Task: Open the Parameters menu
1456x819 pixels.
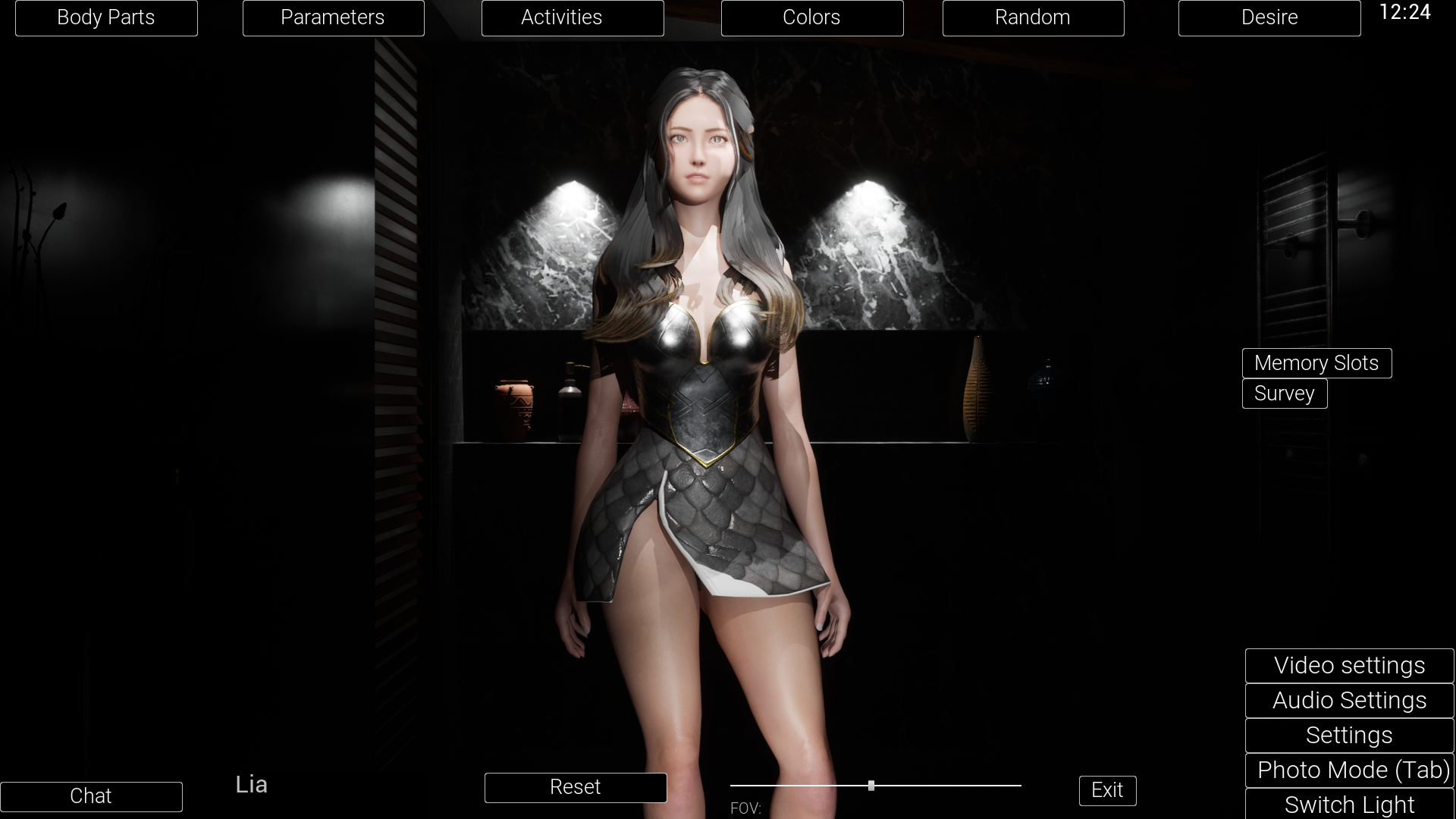Action: coord(333,17)
